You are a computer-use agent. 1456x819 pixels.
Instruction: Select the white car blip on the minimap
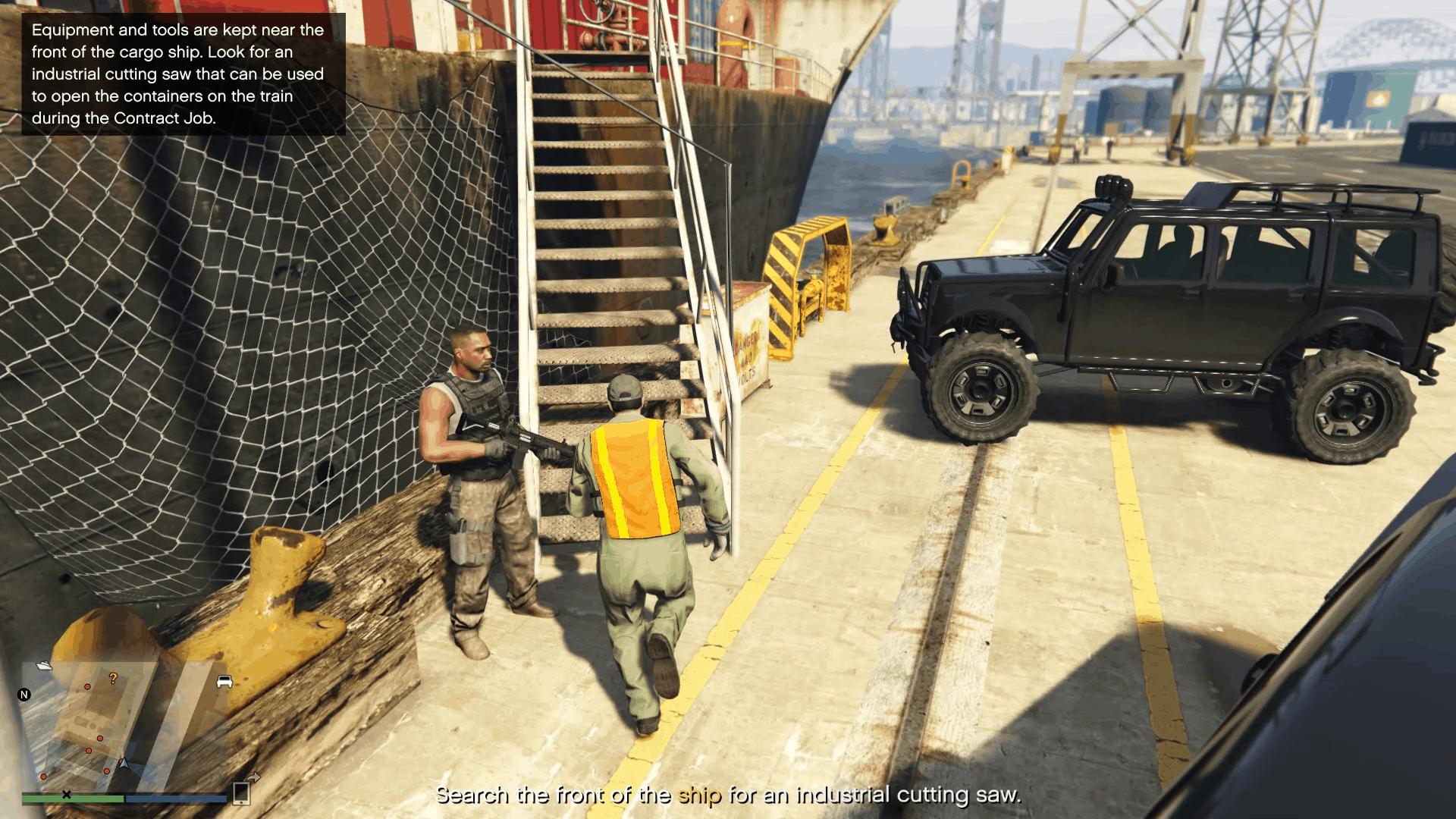225,682
